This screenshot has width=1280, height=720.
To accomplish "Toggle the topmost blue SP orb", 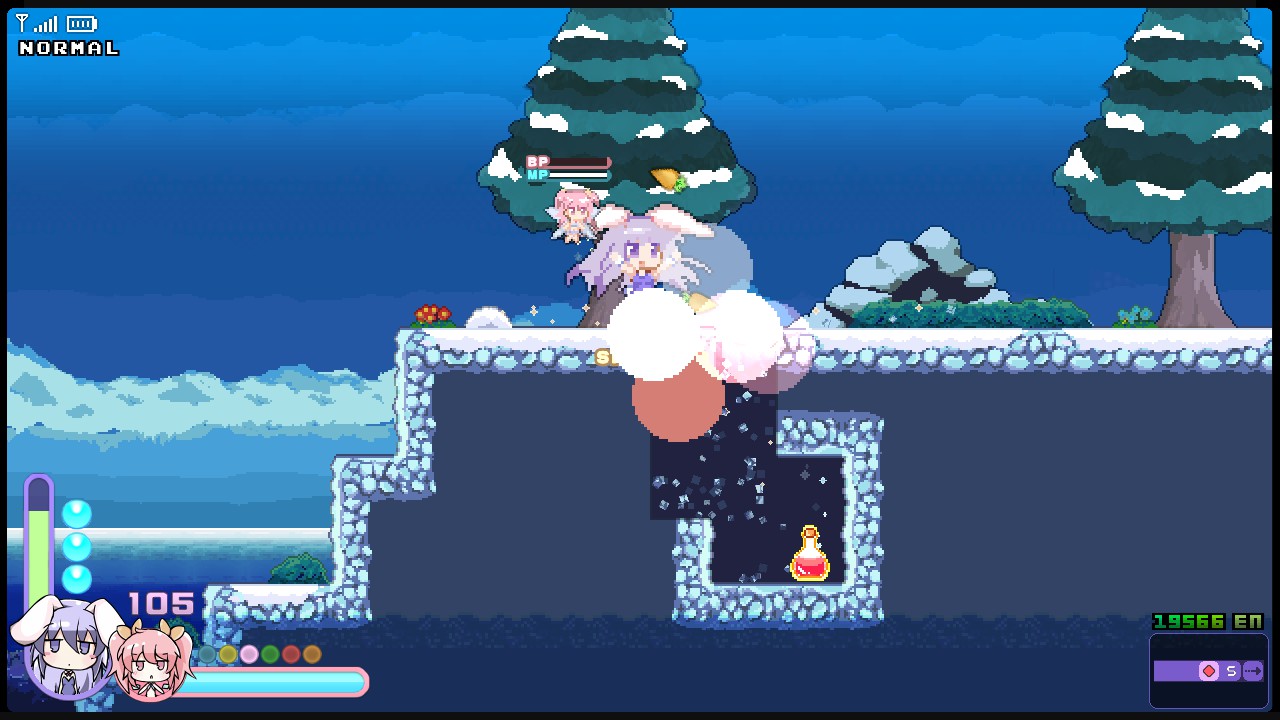I will [x=77, y=514].
